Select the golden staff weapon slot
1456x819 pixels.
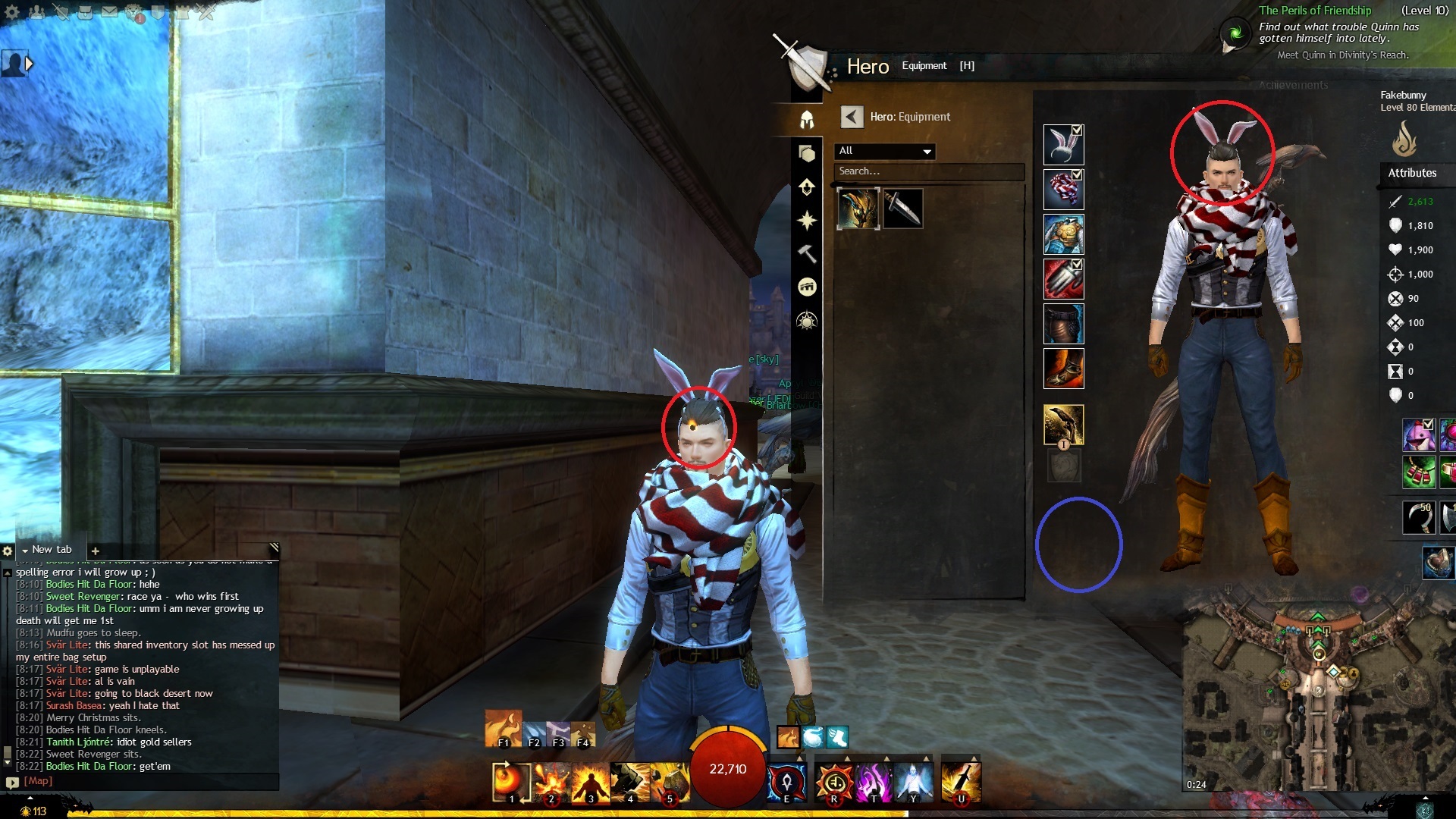point(1063,425)
